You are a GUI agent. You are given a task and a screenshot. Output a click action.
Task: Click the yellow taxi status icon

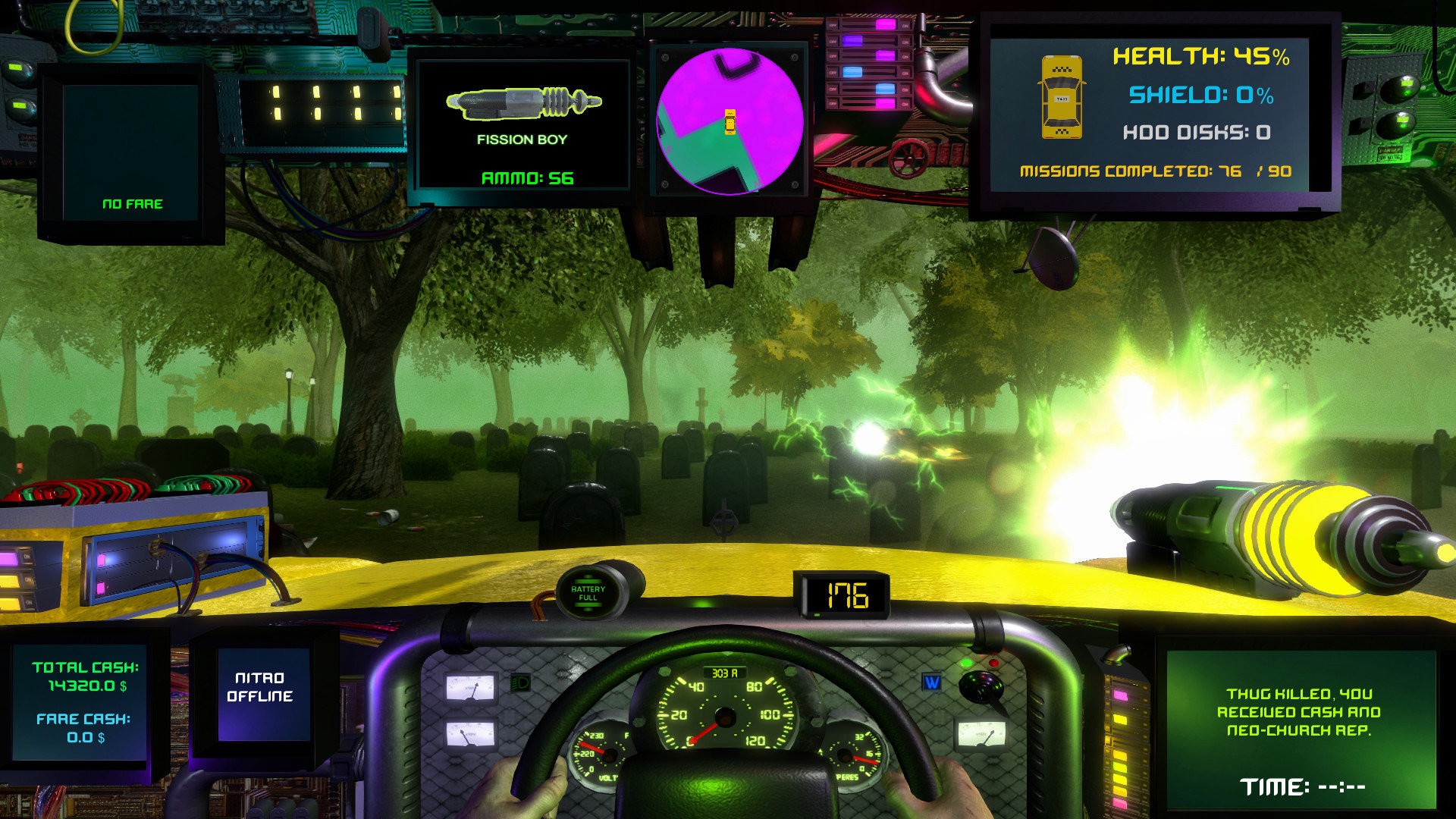click(1061, 96)
